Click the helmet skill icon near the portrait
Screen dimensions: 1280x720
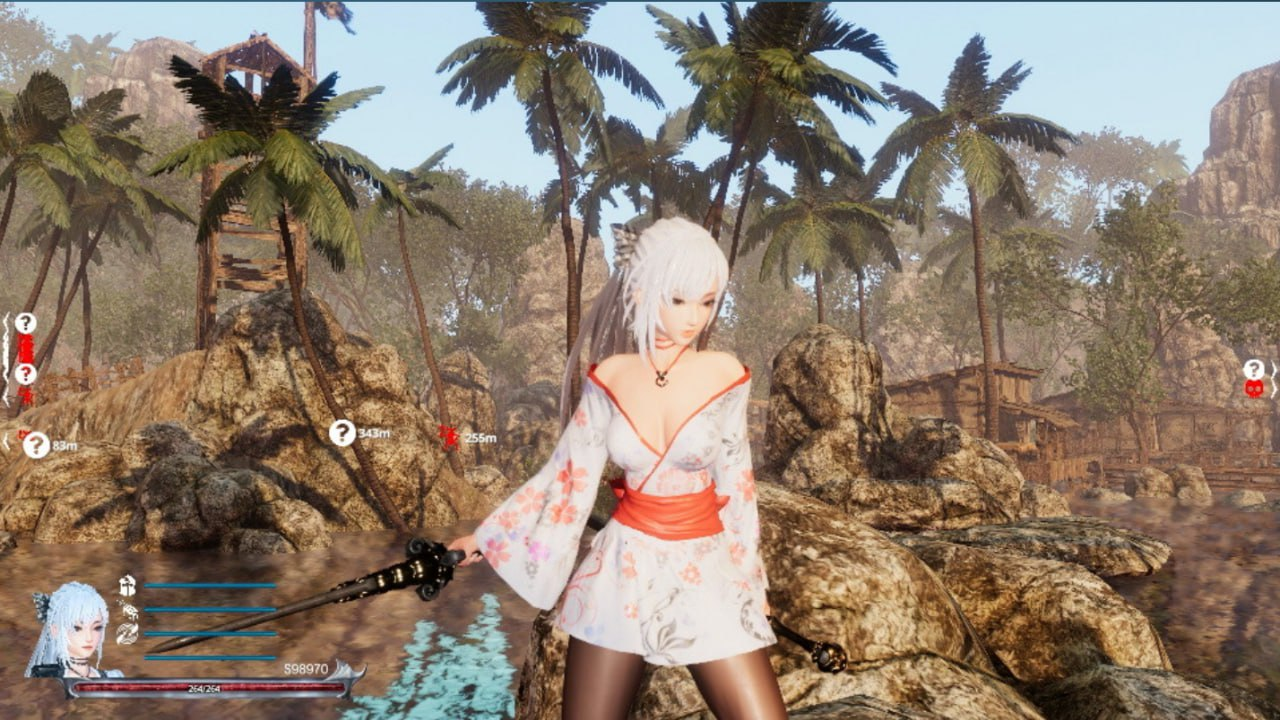(127, 585)
